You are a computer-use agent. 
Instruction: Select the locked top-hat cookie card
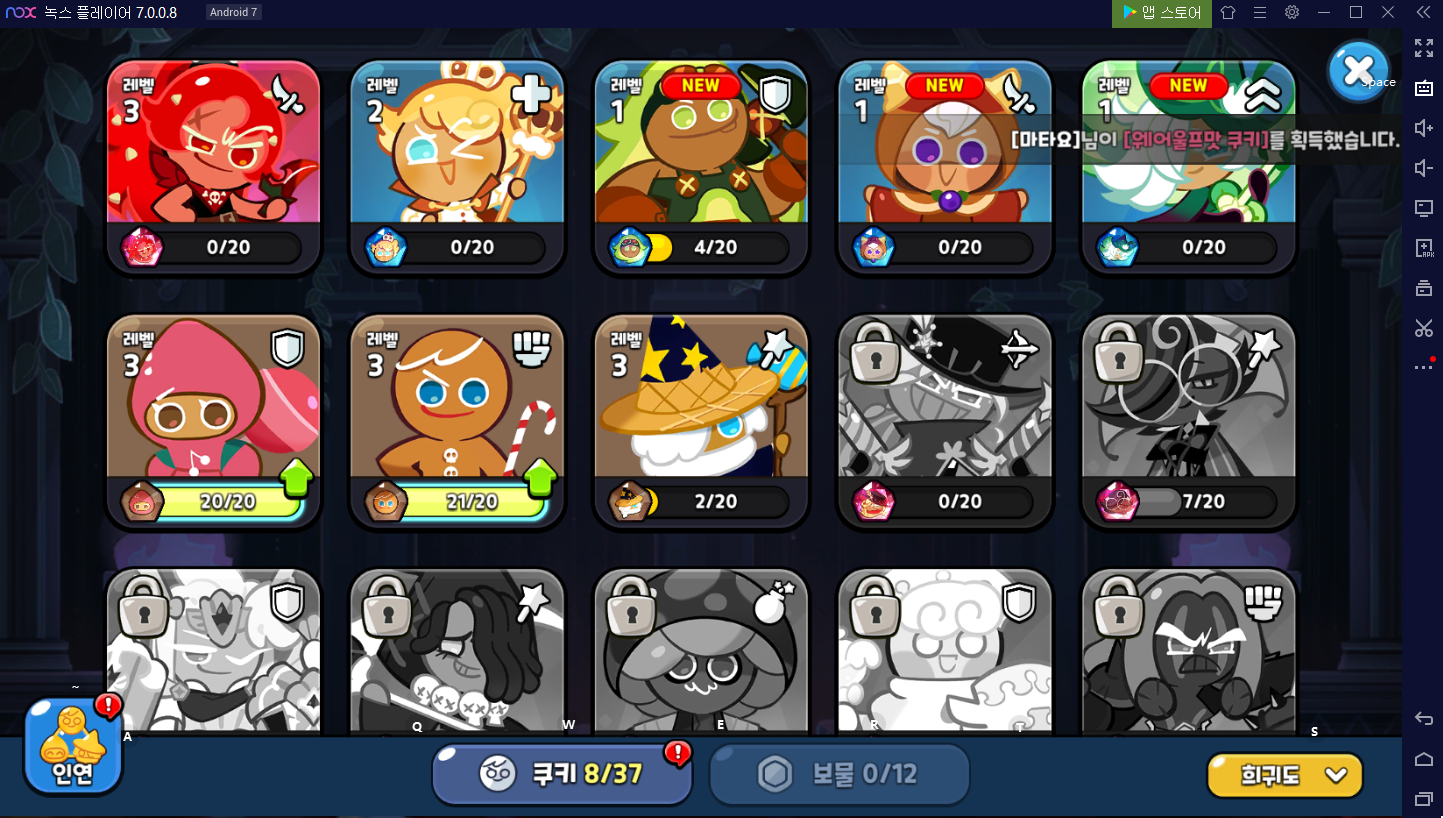pyautogui.click(x=945, y=420)
